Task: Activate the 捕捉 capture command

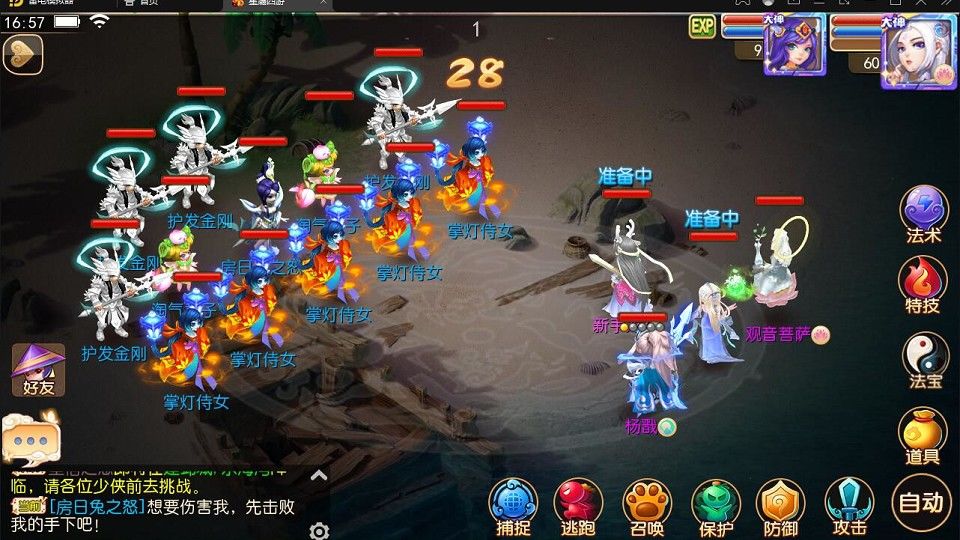Action: coord(513,503)
